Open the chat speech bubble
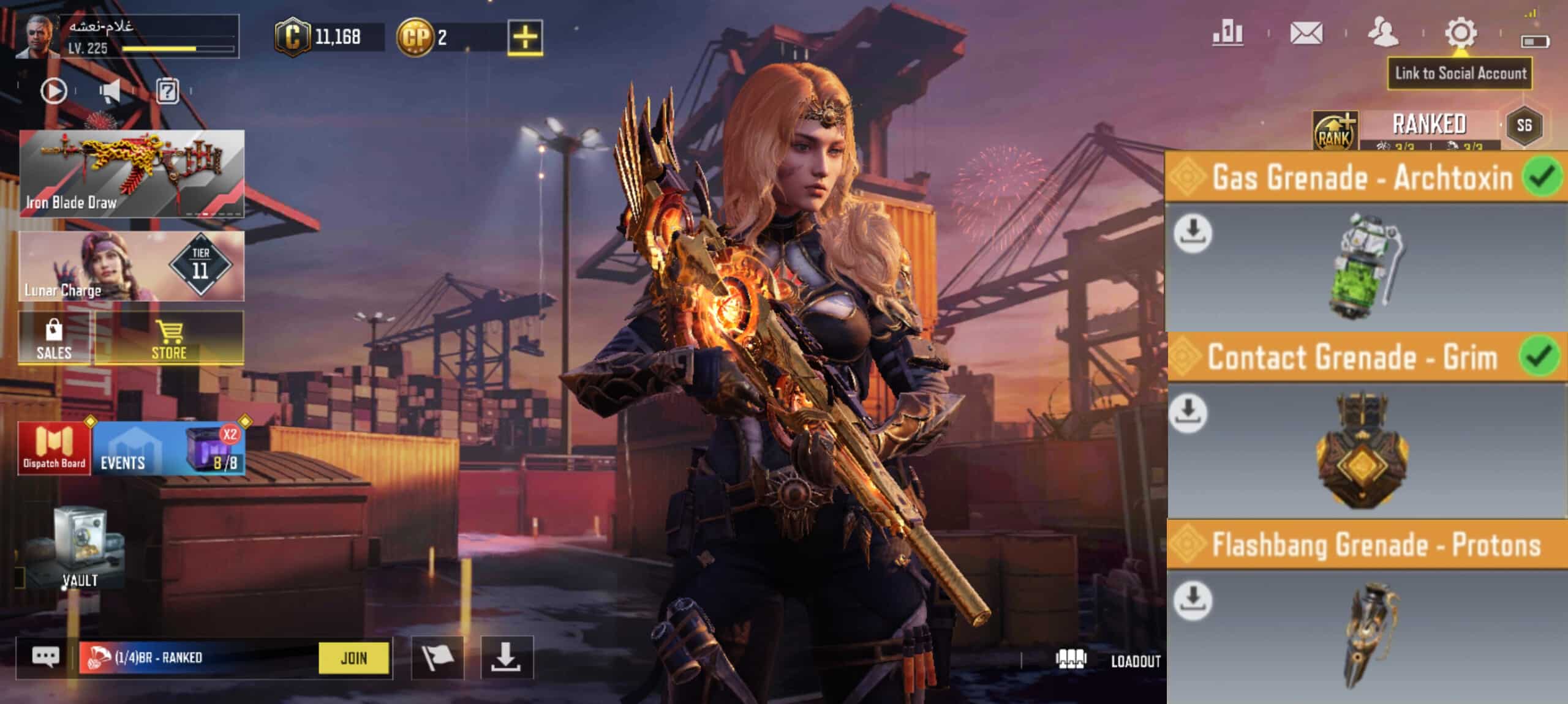1568x704 pixels. [46, 657]
